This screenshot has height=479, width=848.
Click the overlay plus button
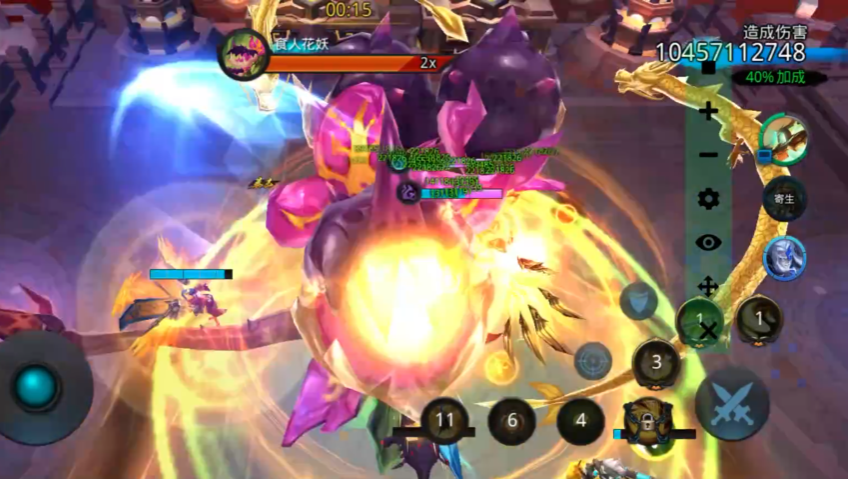[708, 111]
